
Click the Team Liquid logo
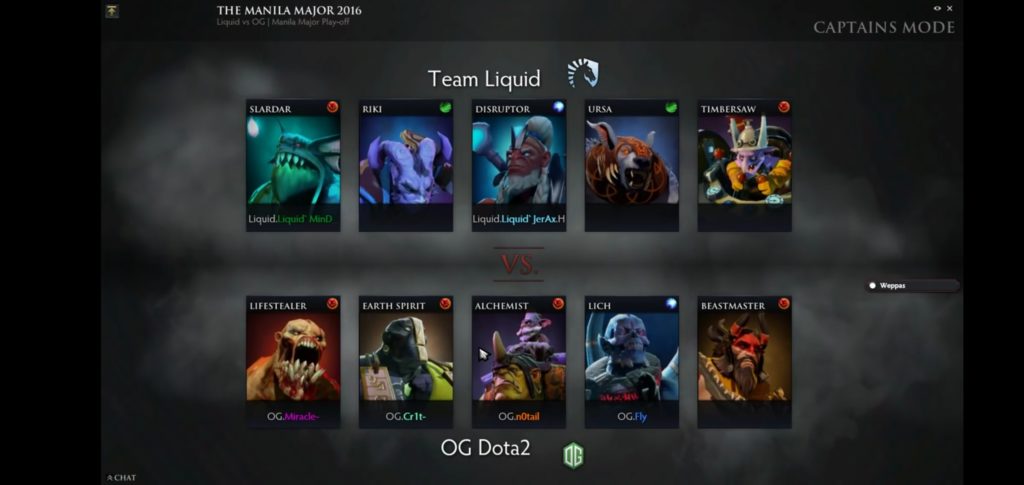pos(582,73)
